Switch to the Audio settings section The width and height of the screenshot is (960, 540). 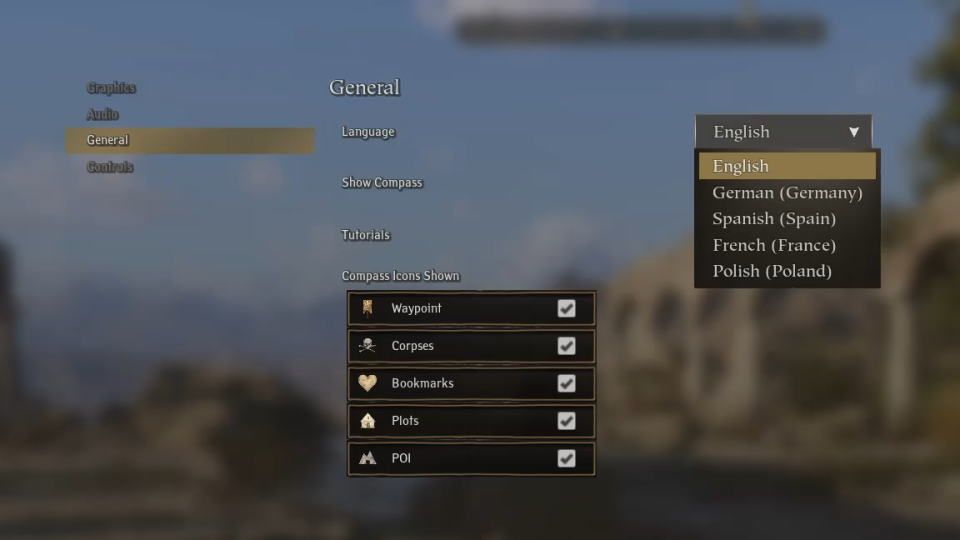coord(102,114)
